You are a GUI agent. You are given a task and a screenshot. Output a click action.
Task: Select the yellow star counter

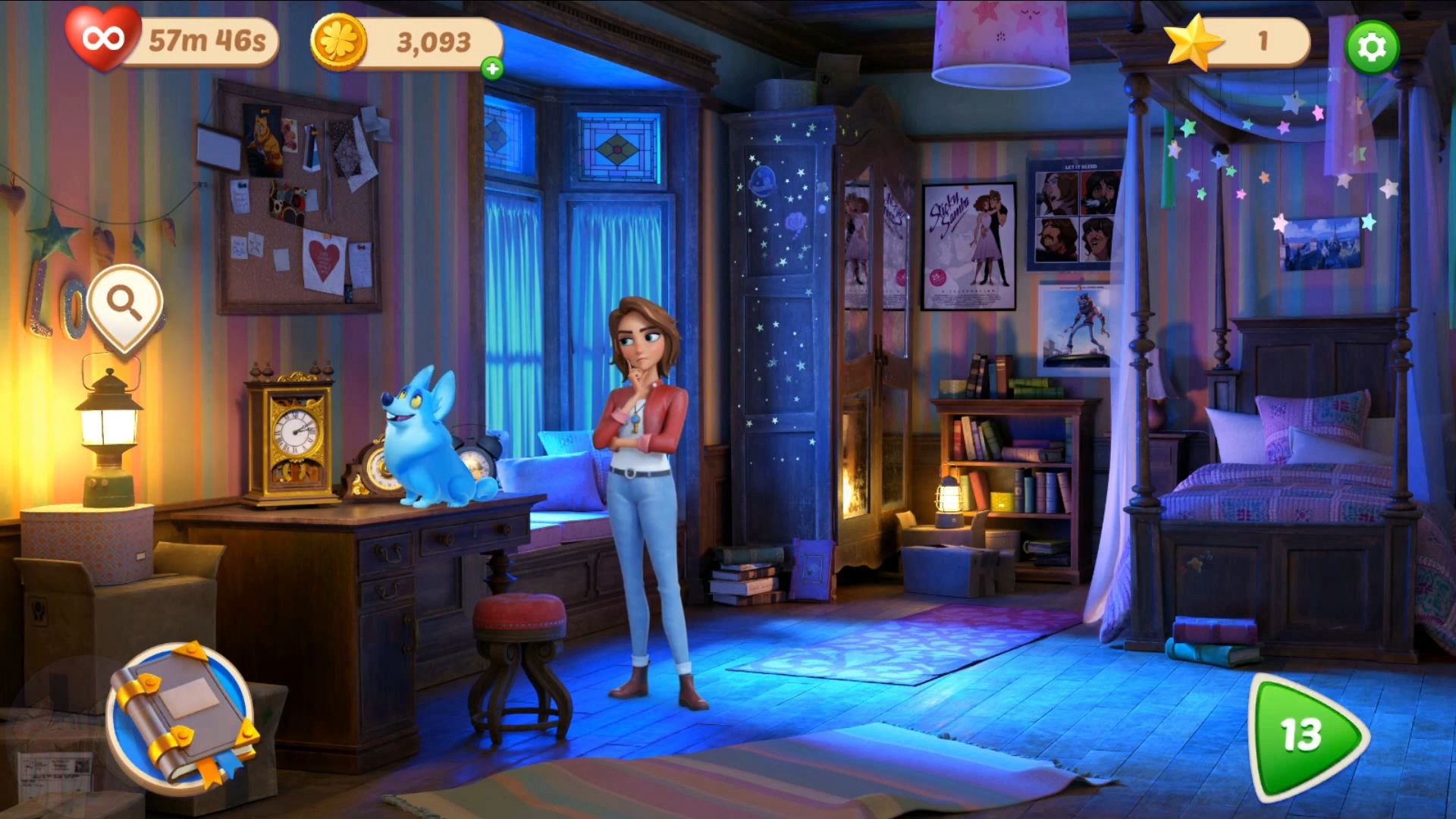(x=1194, y=42)
